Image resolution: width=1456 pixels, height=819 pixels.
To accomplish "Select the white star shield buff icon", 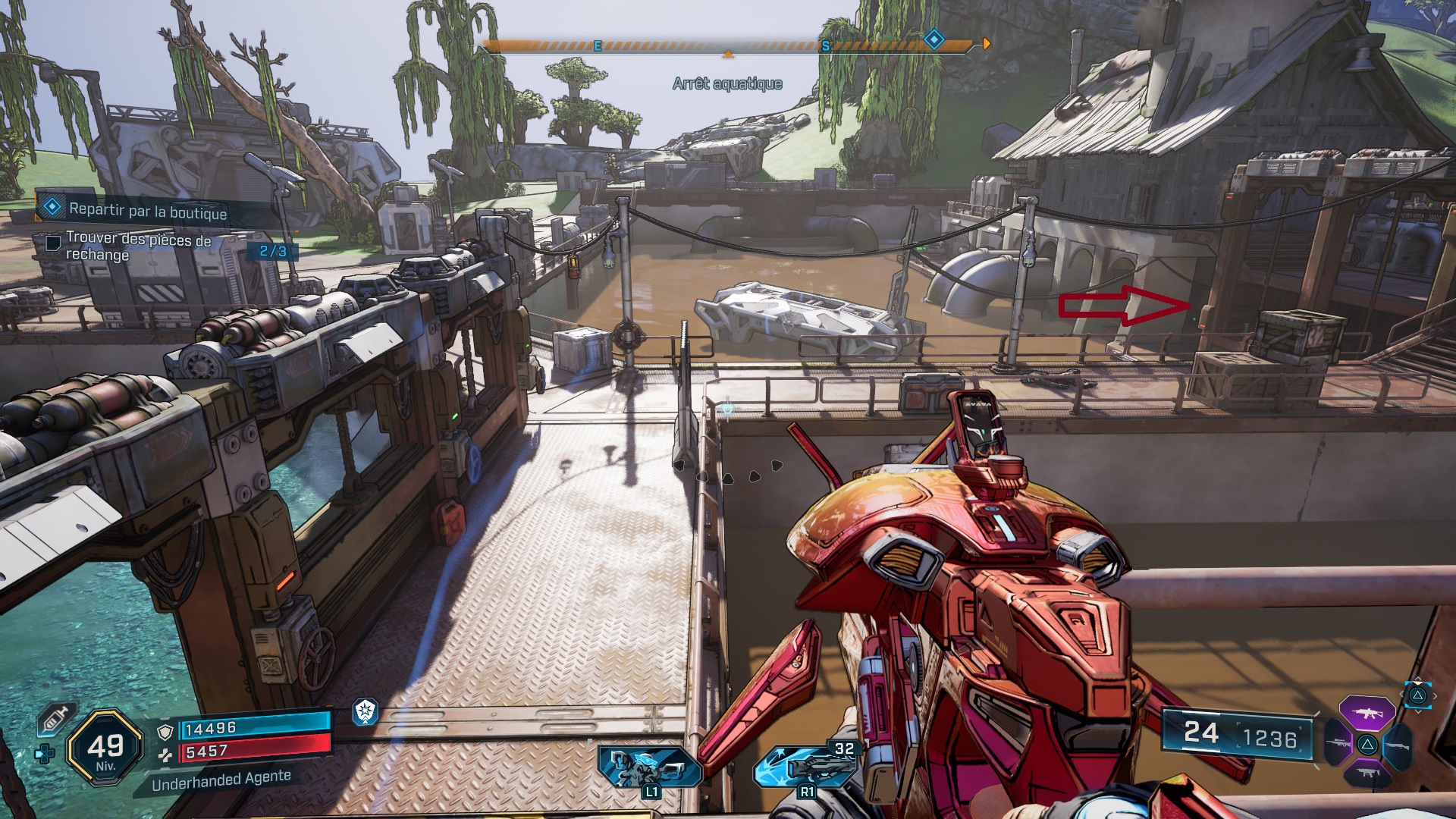I will [x=366, y=711].
